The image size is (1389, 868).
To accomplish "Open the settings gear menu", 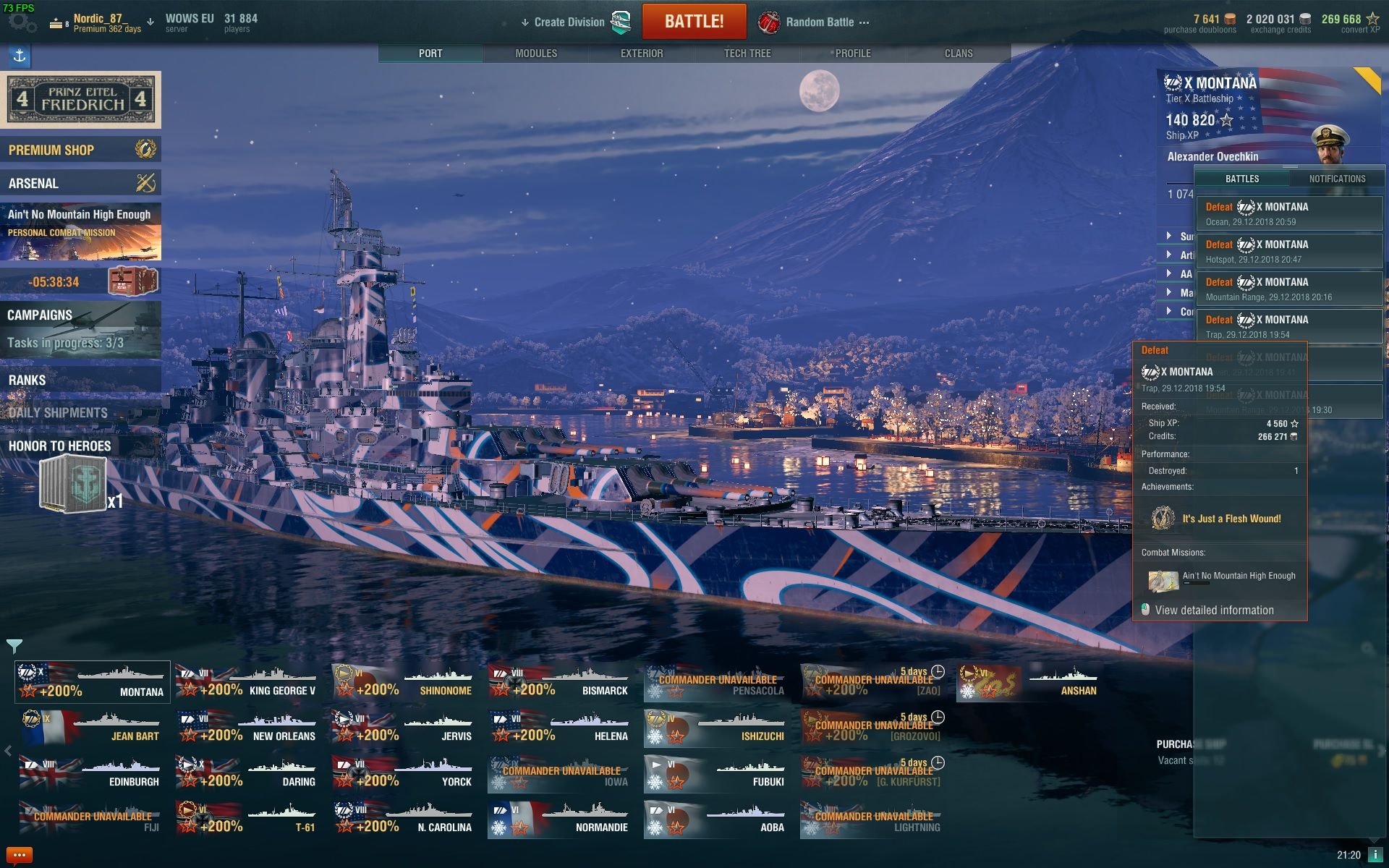I will pos(22,22).
